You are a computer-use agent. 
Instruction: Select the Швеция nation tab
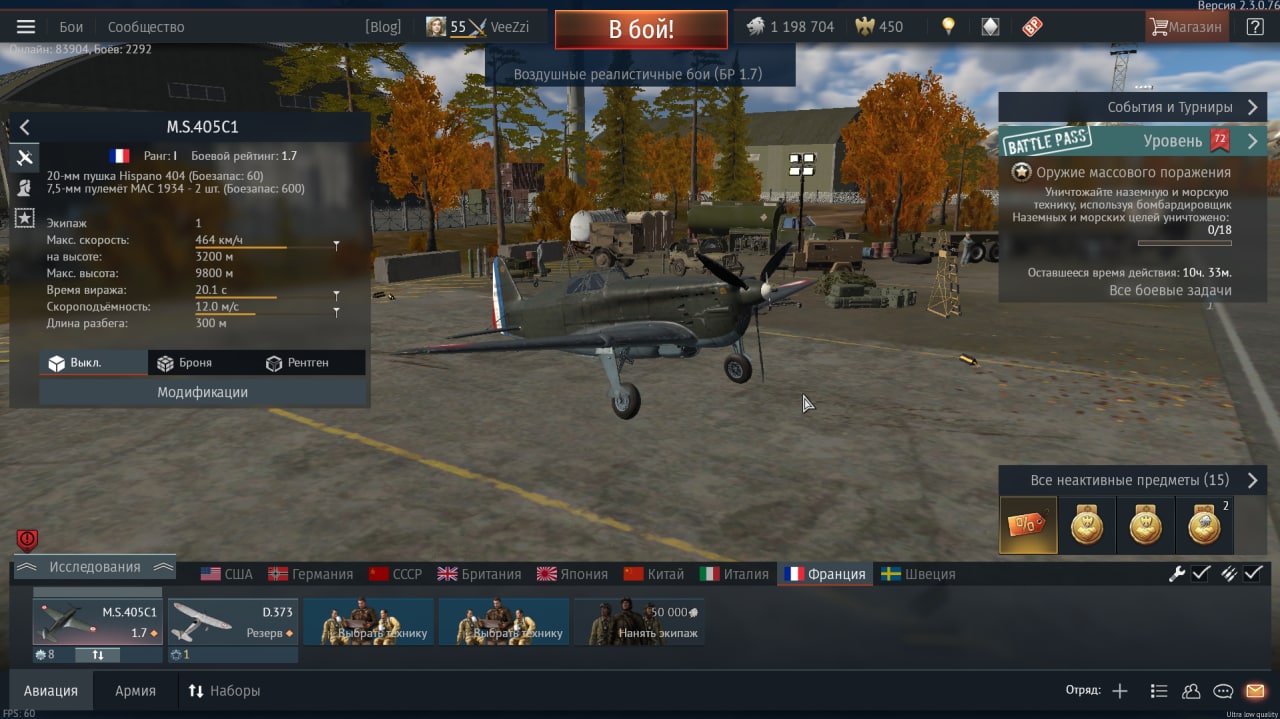[x=918, y=574]
